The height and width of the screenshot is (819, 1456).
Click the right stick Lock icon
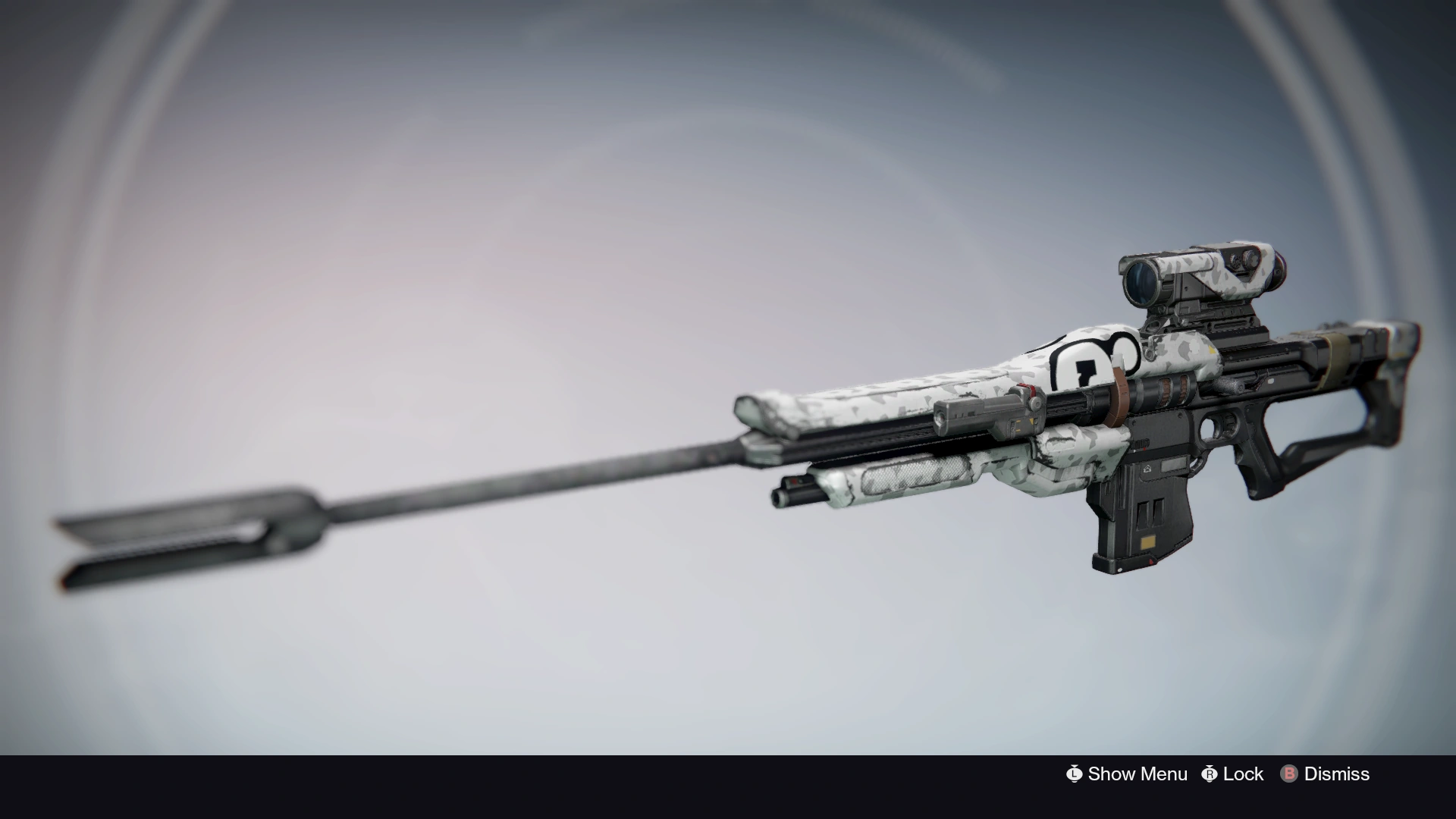[1210, 774]
